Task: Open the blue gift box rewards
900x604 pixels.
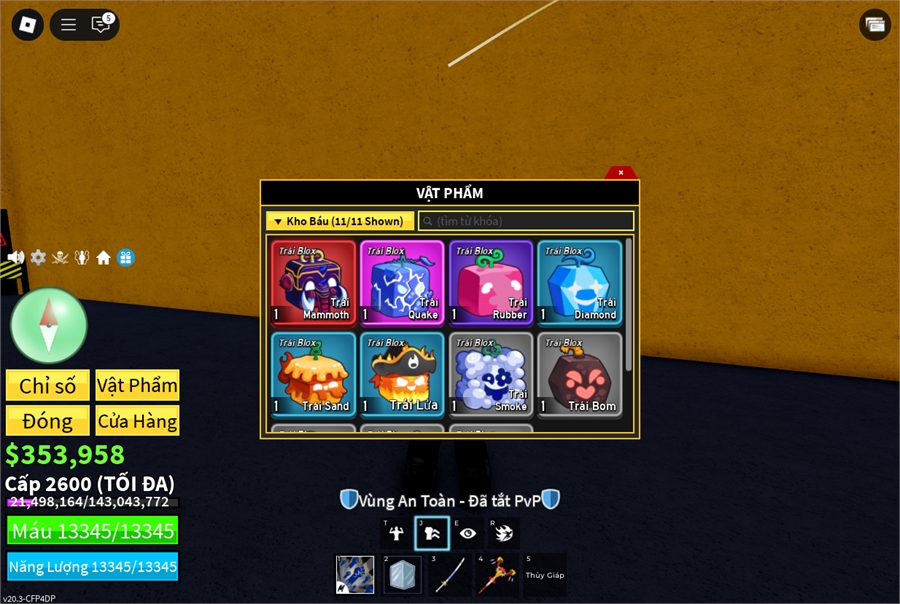Action: [x=125, y=258]
